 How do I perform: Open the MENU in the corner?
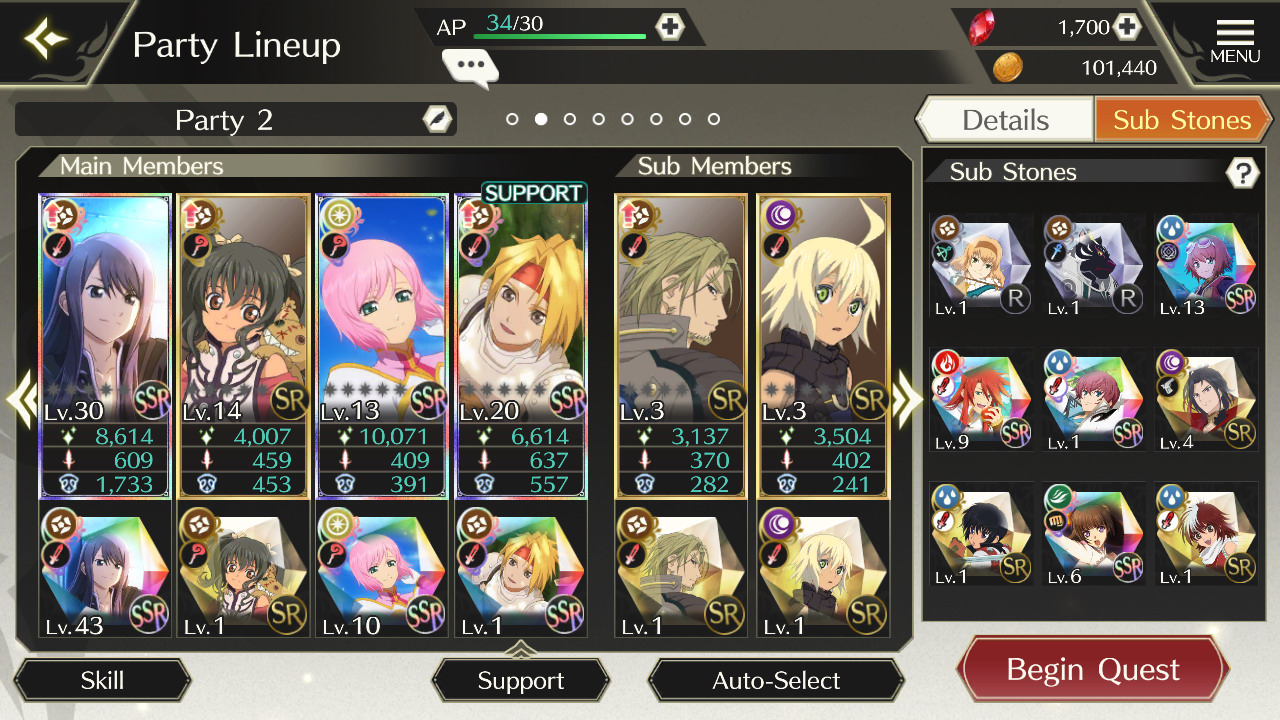tap(1234, 42)
